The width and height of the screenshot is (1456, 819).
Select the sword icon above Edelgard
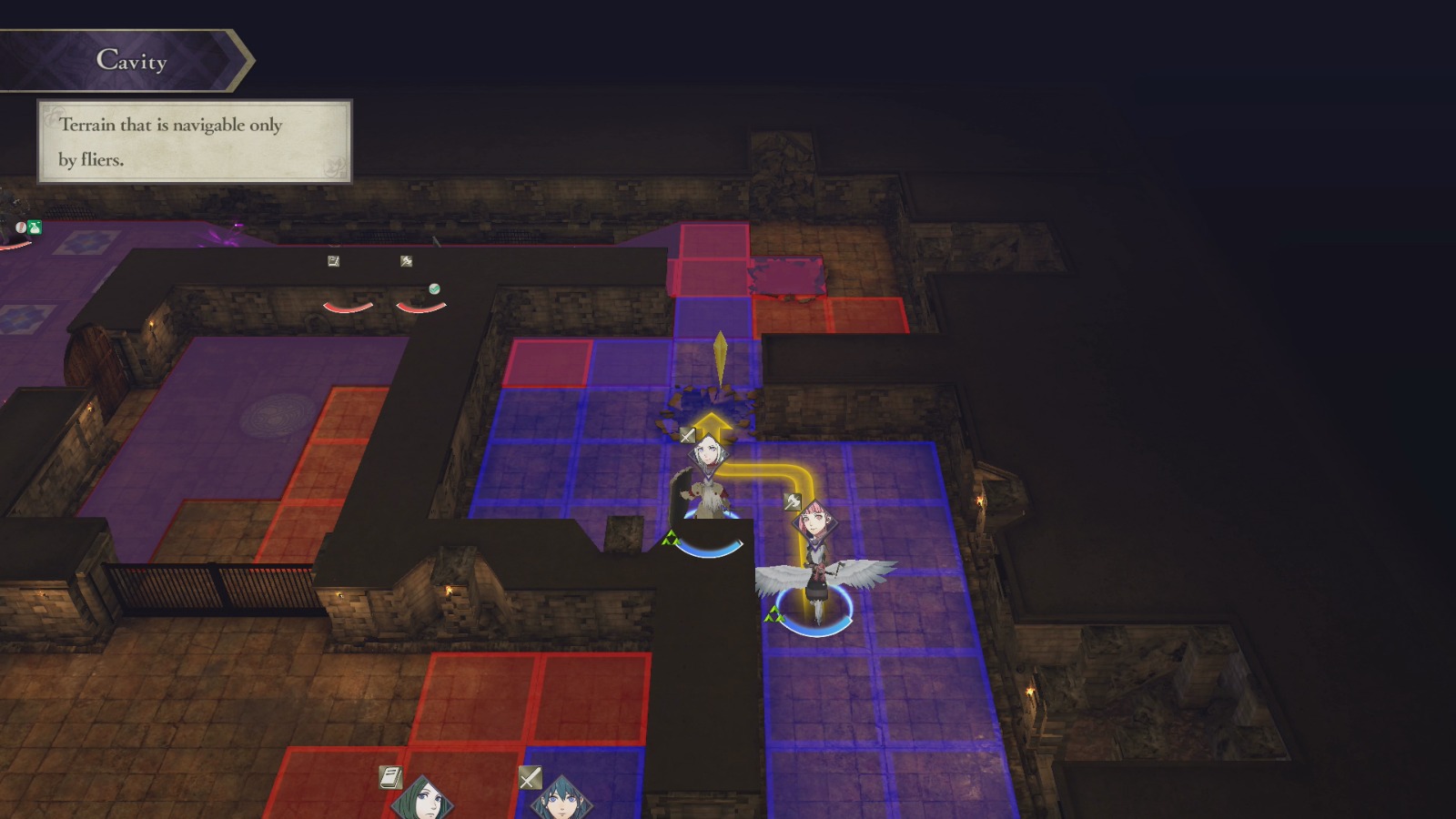pos(686,435)
